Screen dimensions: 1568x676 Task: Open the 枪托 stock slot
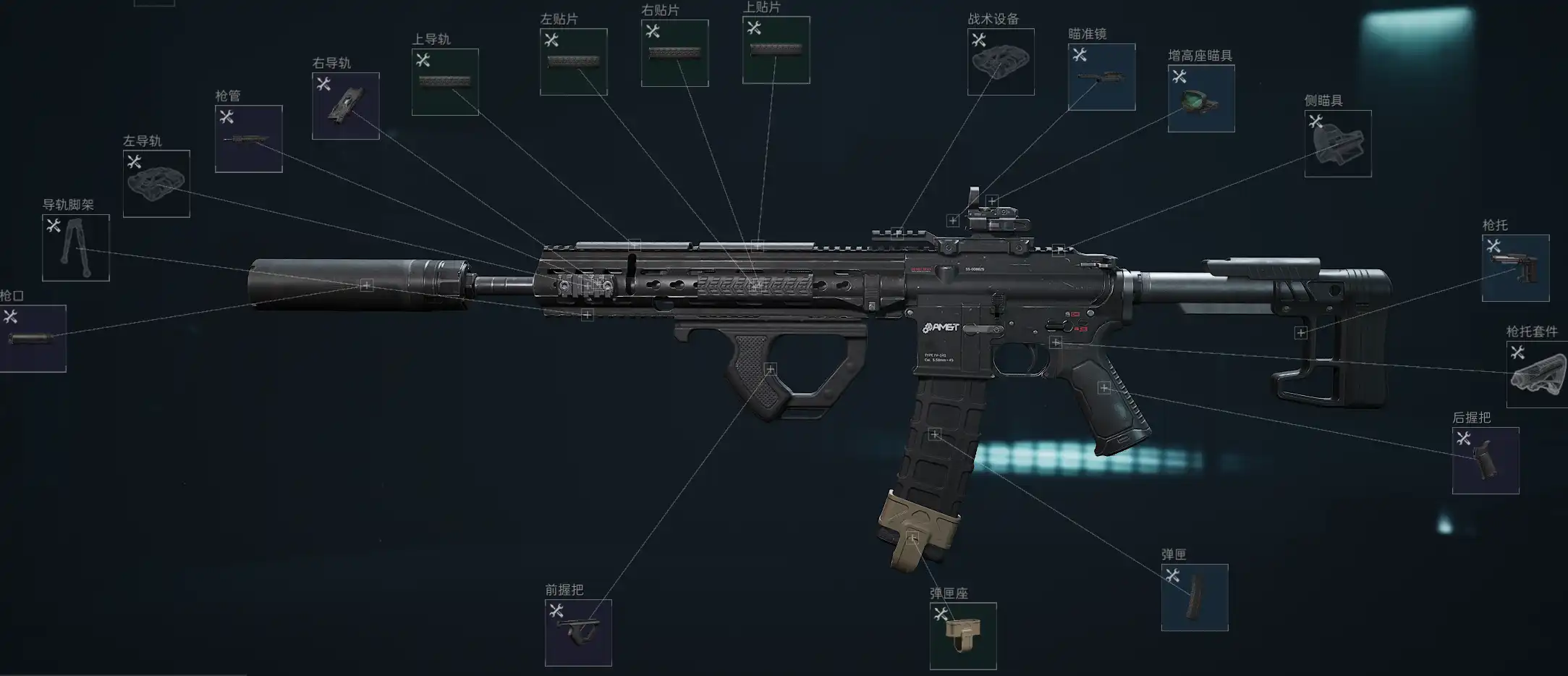[x=1515, y=268]
